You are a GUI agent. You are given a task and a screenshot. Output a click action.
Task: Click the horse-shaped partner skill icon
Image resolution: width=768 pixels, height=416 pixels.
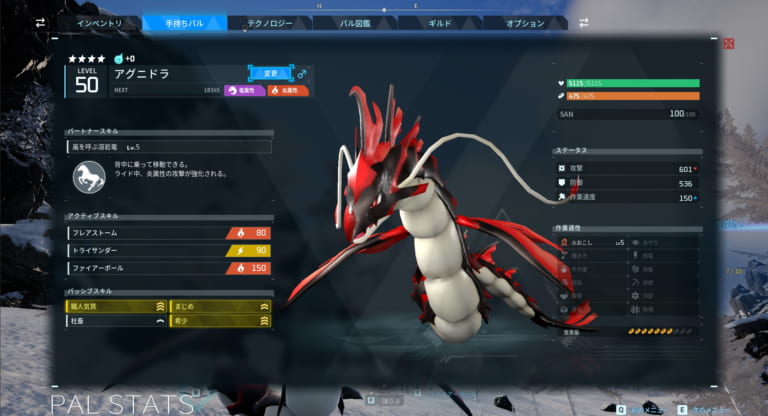click(89, 179)
